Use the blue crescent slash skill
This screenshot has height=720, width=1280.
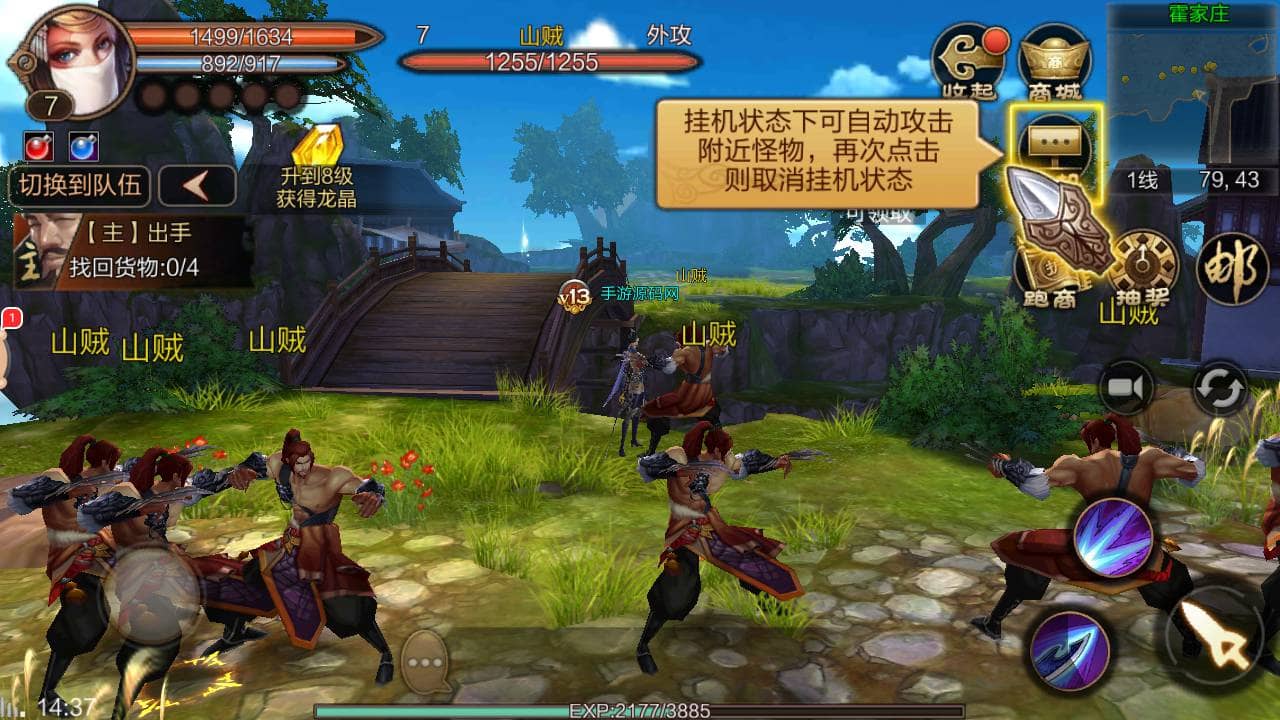[x=1069, y=650]
